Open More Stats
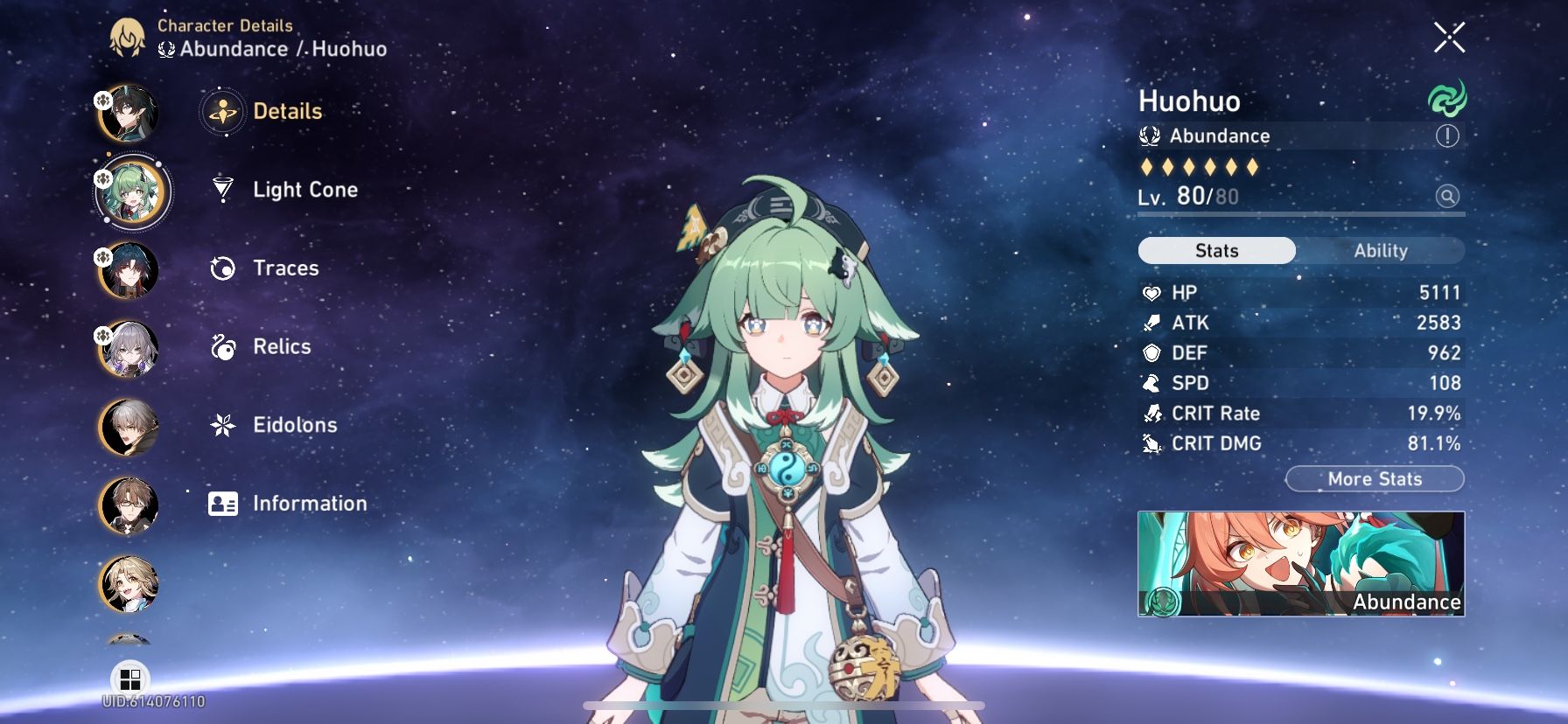1568x724 pixels. click(1375, 479)
